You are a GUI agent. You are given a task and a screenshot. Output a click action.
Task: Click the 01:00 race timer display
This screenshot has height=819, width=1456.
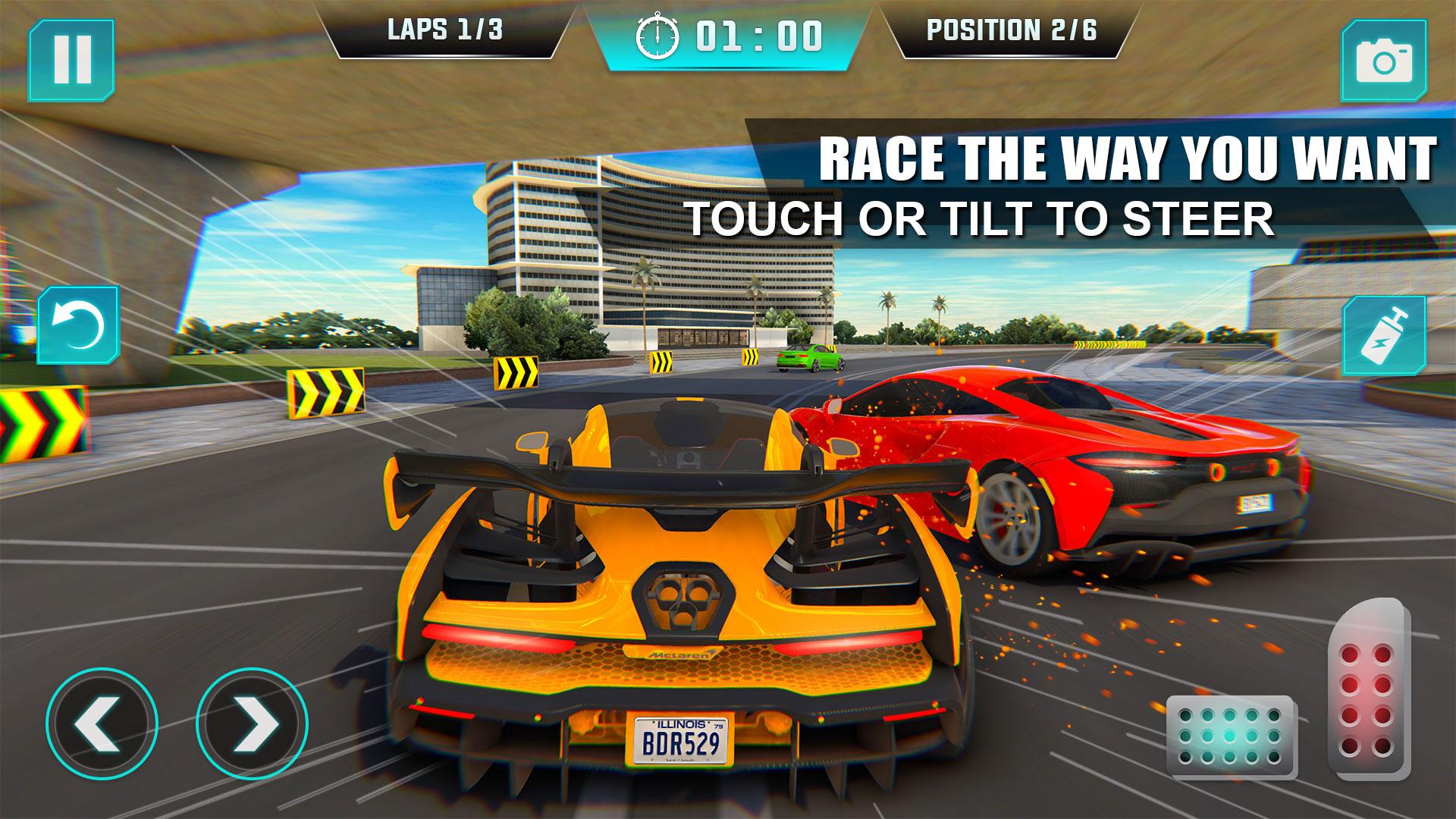coord(758,33)
